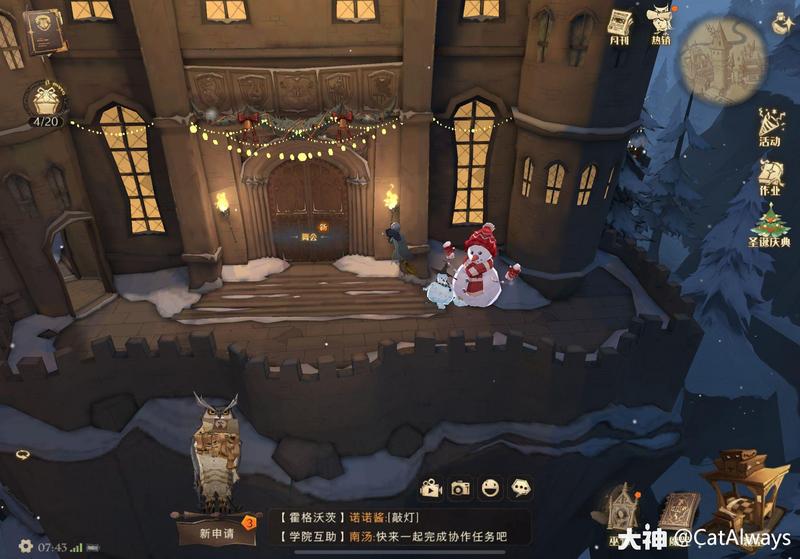This screenshot has height=559, width=800.
Task: Open the smiley emote menu
Action: (490, 488)
